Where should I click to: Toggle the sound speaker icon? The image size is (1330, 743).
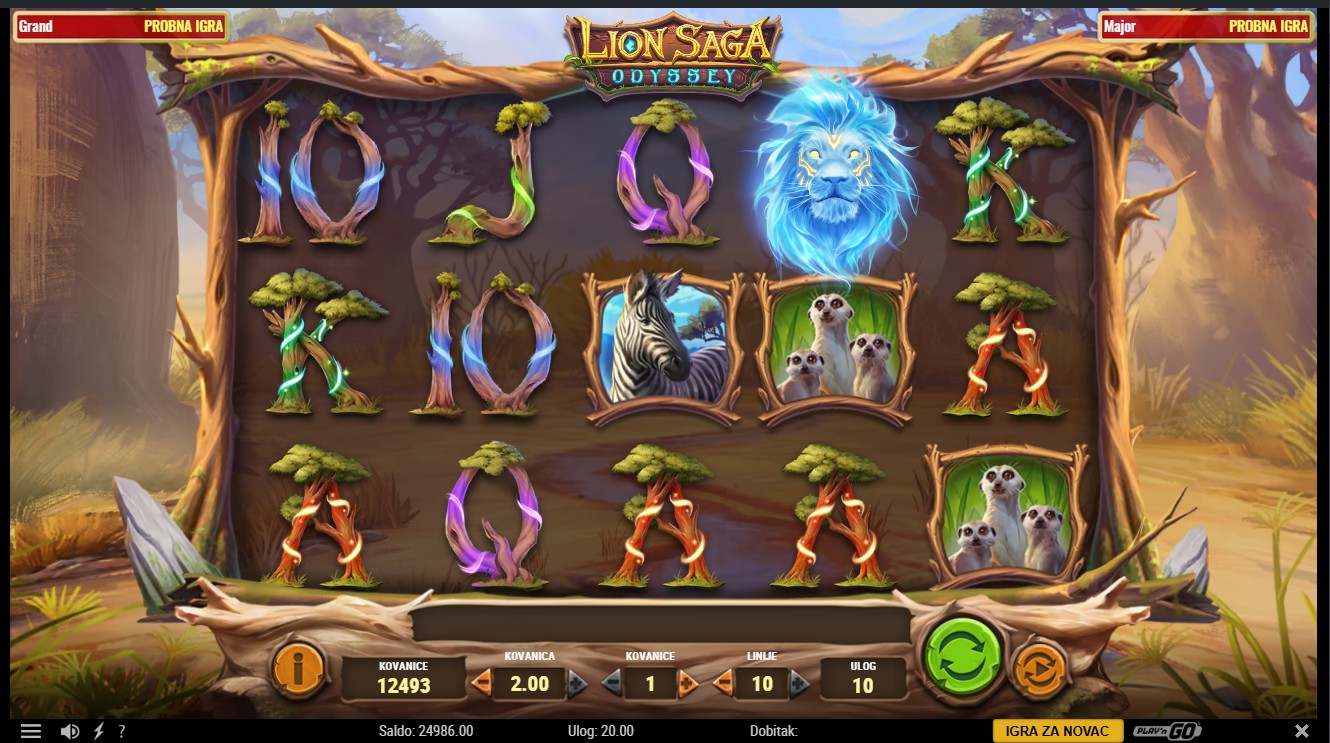pyautogui.click(x=69, y=731)
